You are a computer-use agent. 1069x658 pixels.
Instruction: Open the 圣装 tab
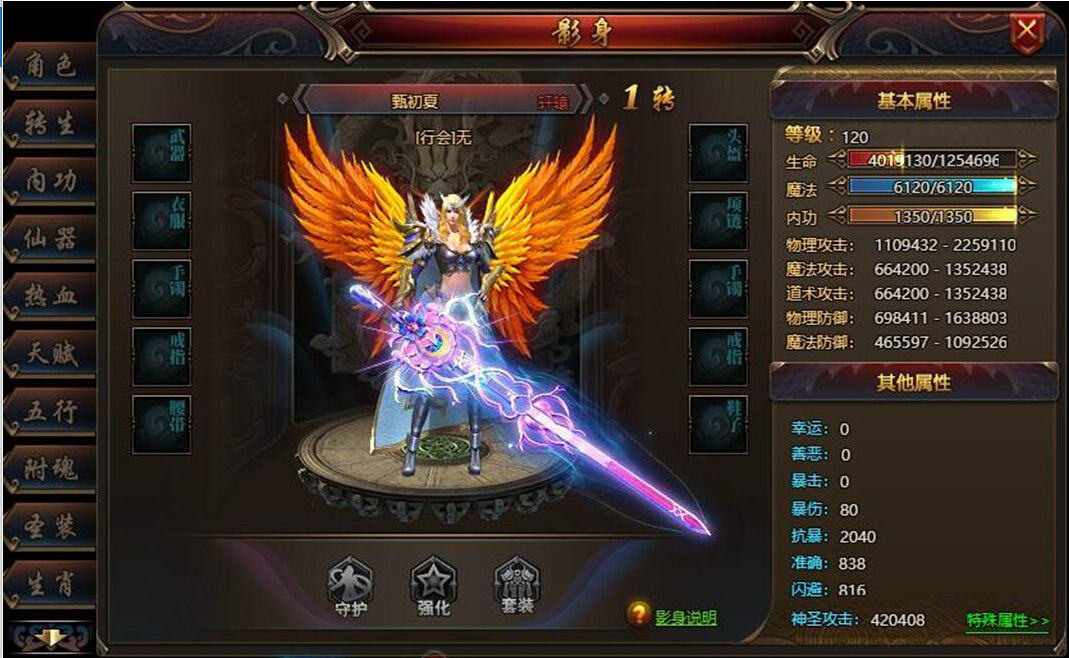(50, 526)
